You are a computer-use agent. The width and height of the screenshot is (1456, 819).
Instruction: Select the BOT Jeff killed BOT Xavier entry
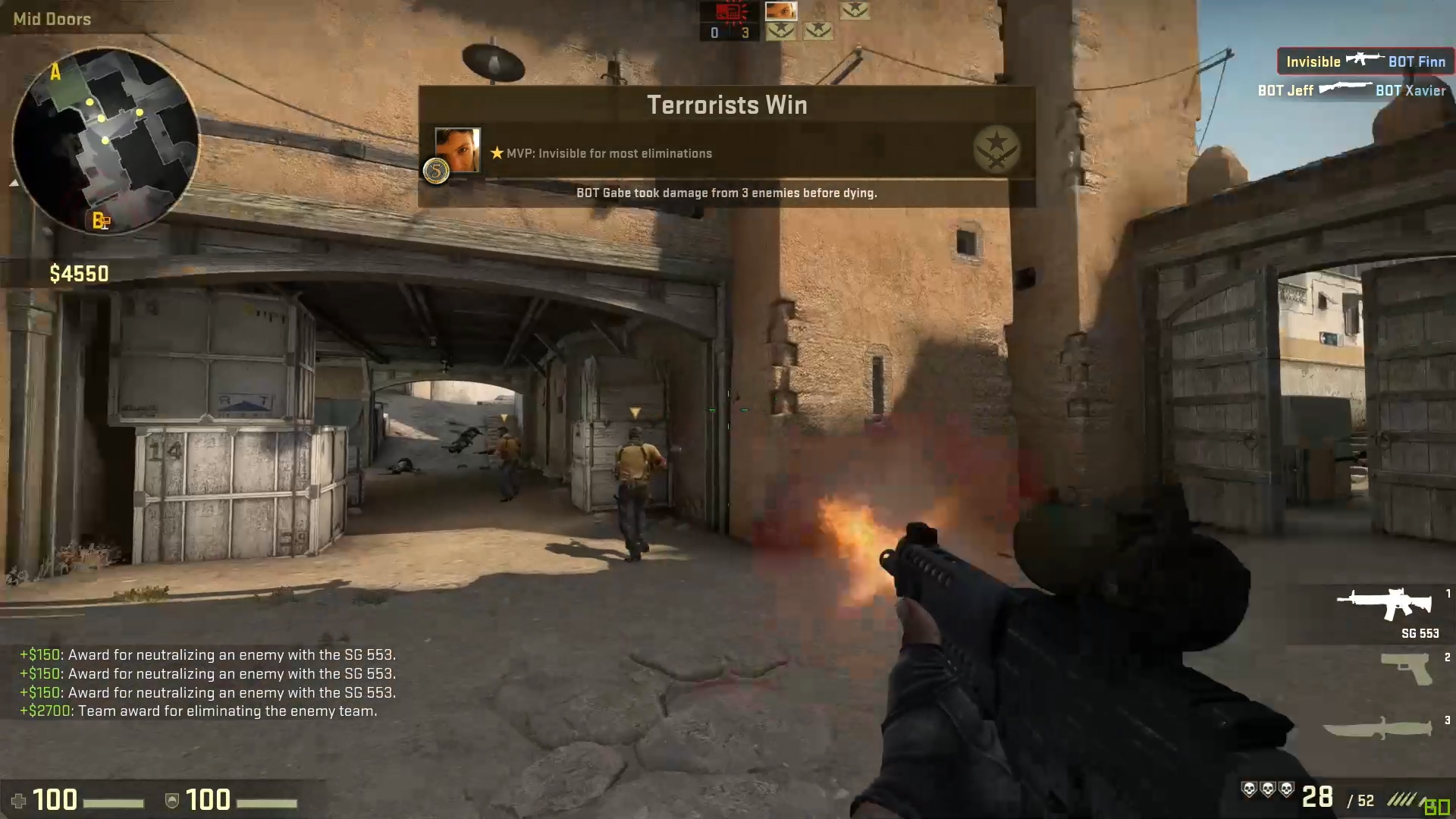1351,91
